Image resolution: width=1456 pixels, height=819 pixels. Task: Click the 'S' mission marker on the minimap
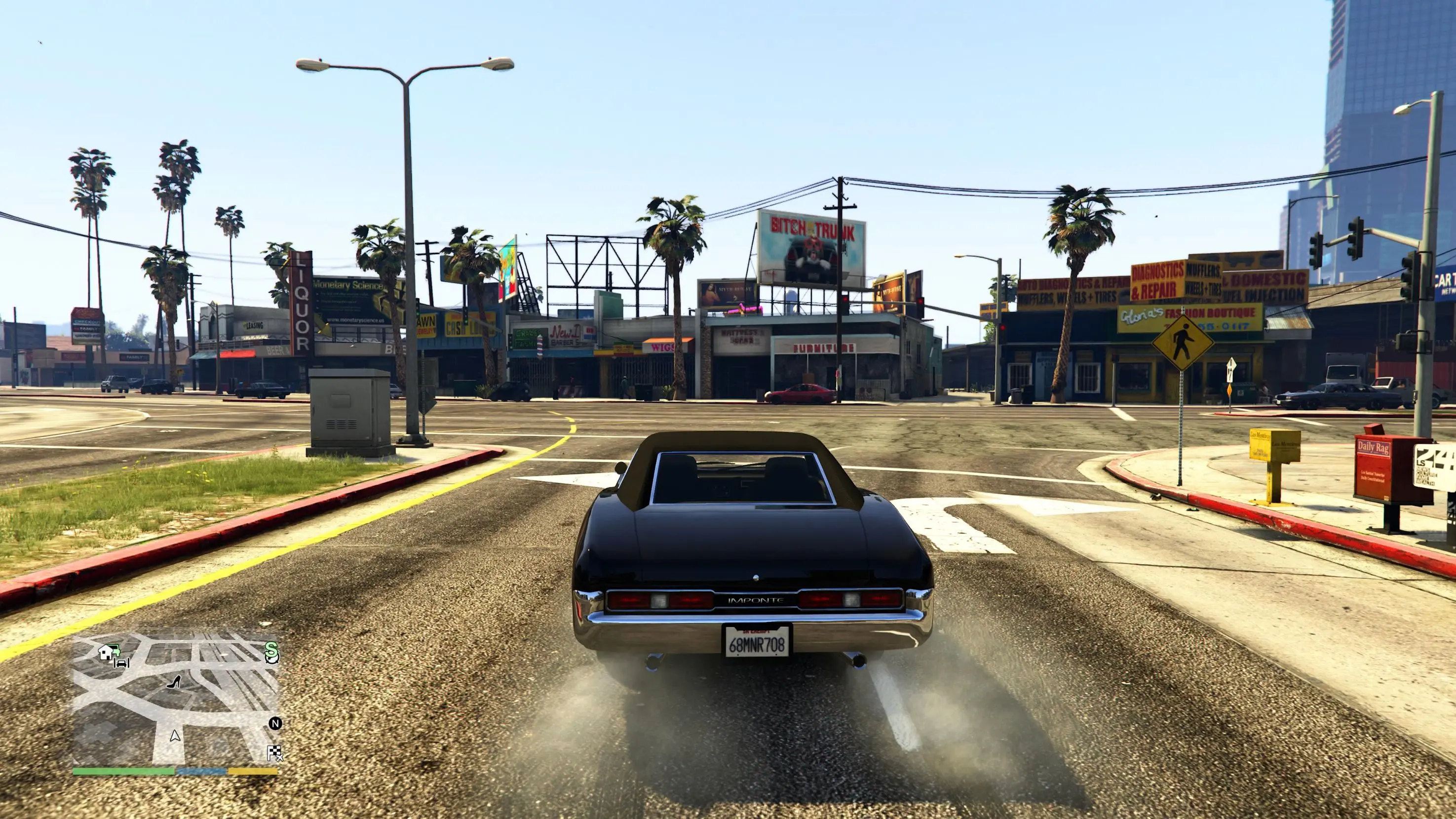272,652
